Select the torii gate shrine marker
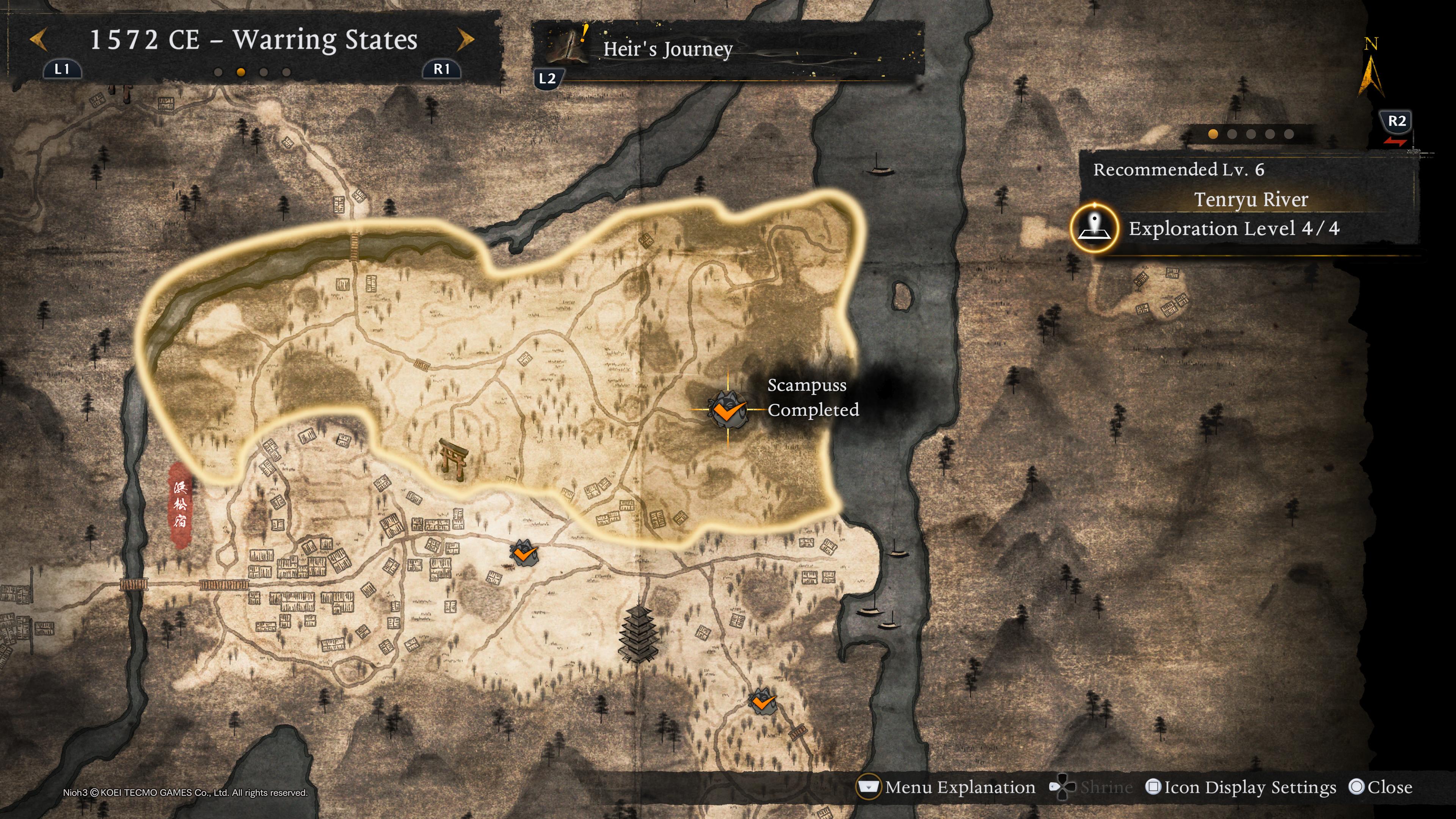 tap(453, 459)
